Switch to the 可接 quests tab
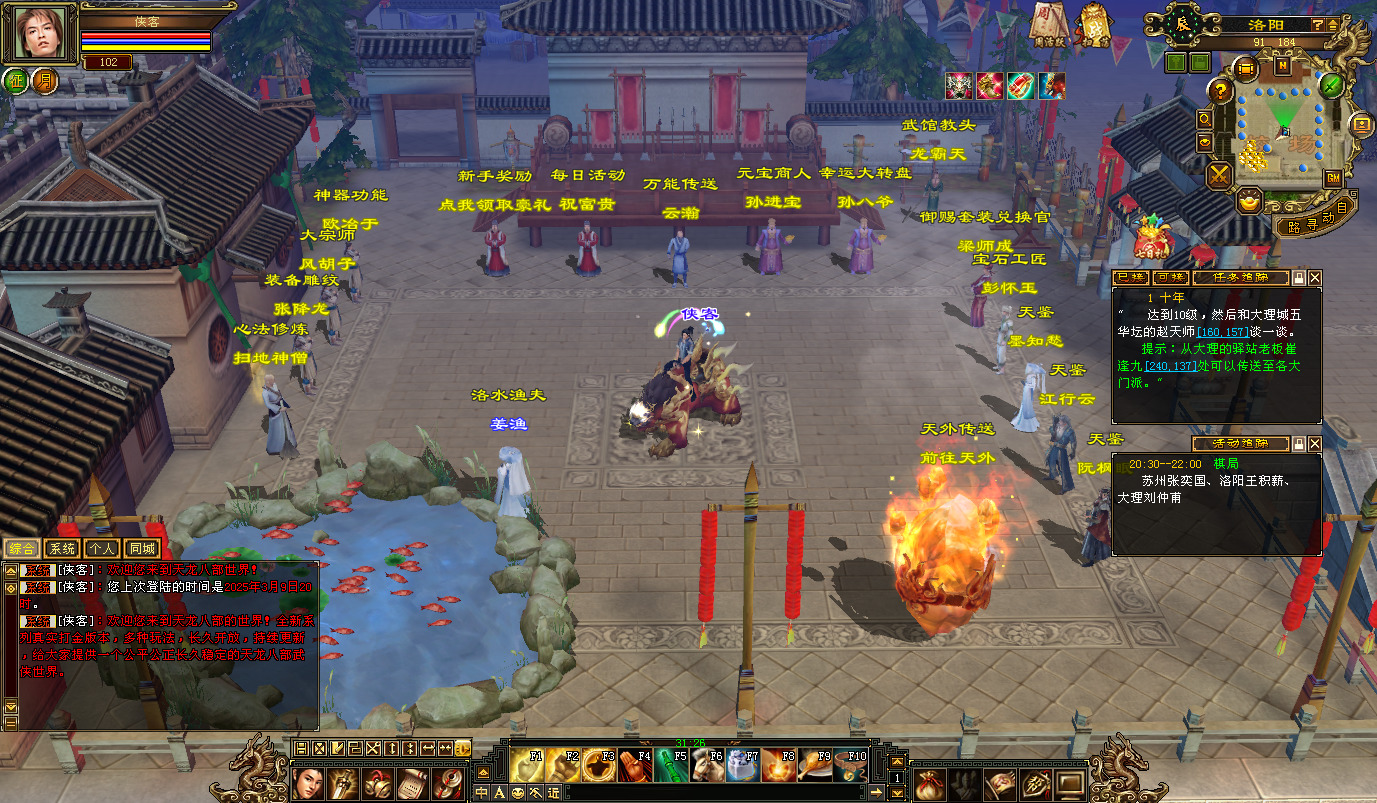The width and height of the screenshot is (1377, 803). click(x=1170, y=277)
